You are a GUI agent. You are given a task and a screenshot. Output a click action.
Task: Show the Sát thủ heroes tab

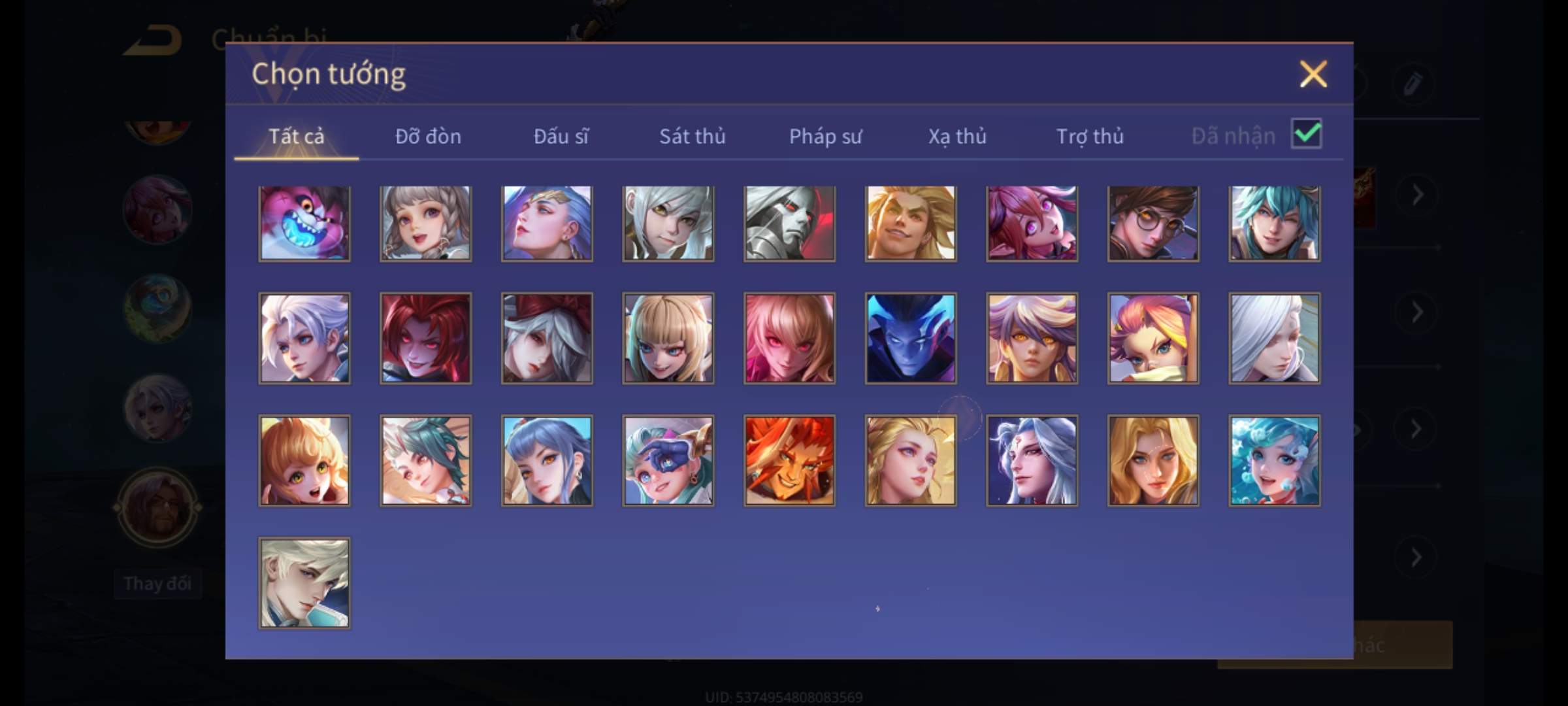(692, 136)
